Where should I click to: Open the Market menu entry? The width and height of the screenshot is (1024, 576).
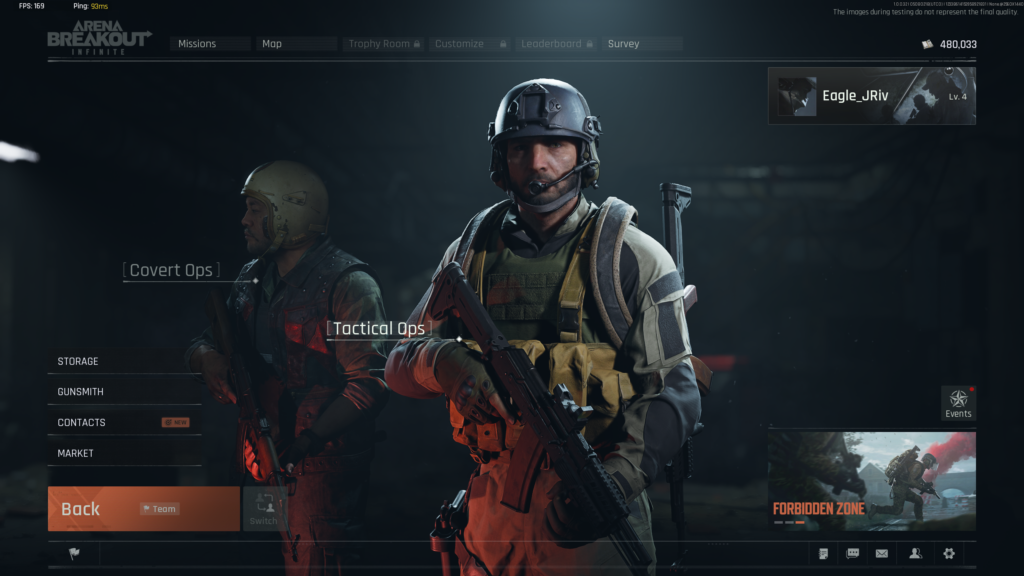click(124, 454)
